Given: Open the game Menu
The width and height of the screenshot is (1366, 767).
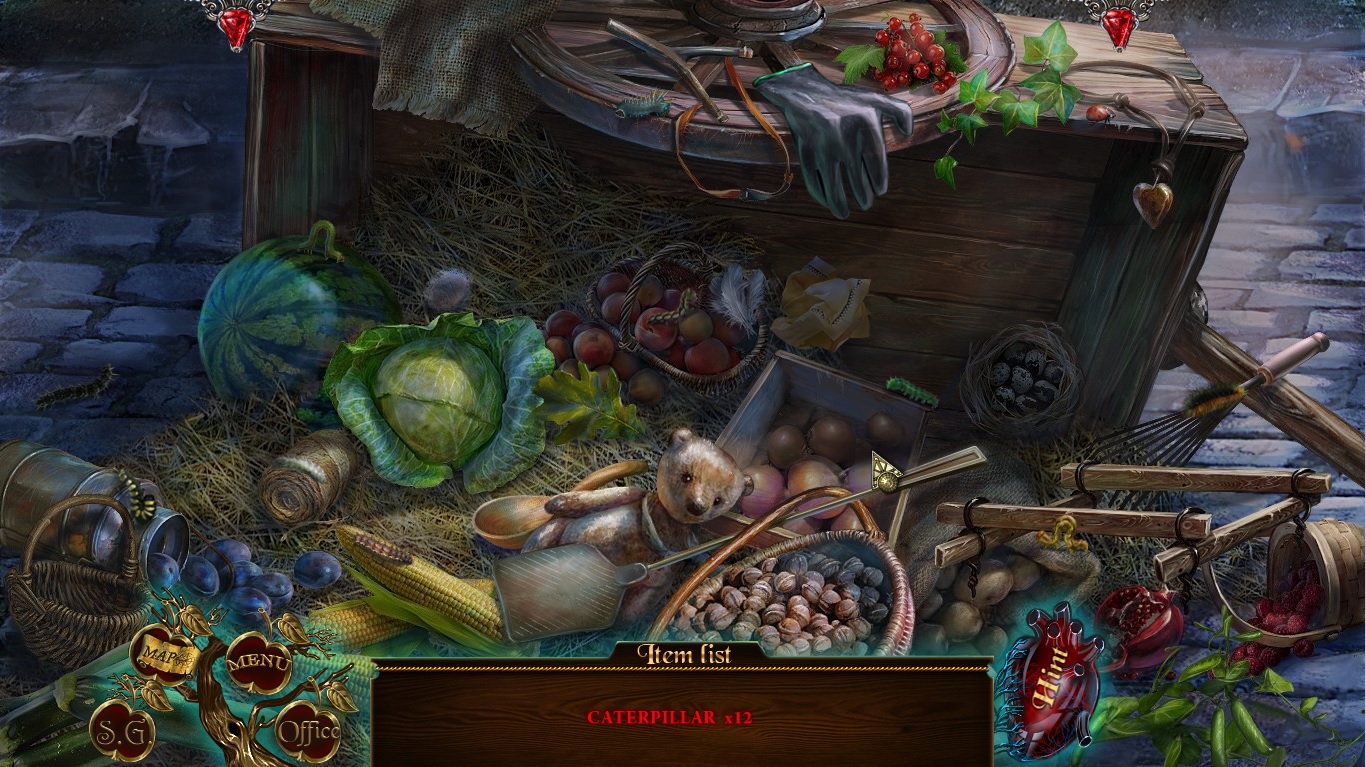Looking at the screenshot, I should click(257, 660).
